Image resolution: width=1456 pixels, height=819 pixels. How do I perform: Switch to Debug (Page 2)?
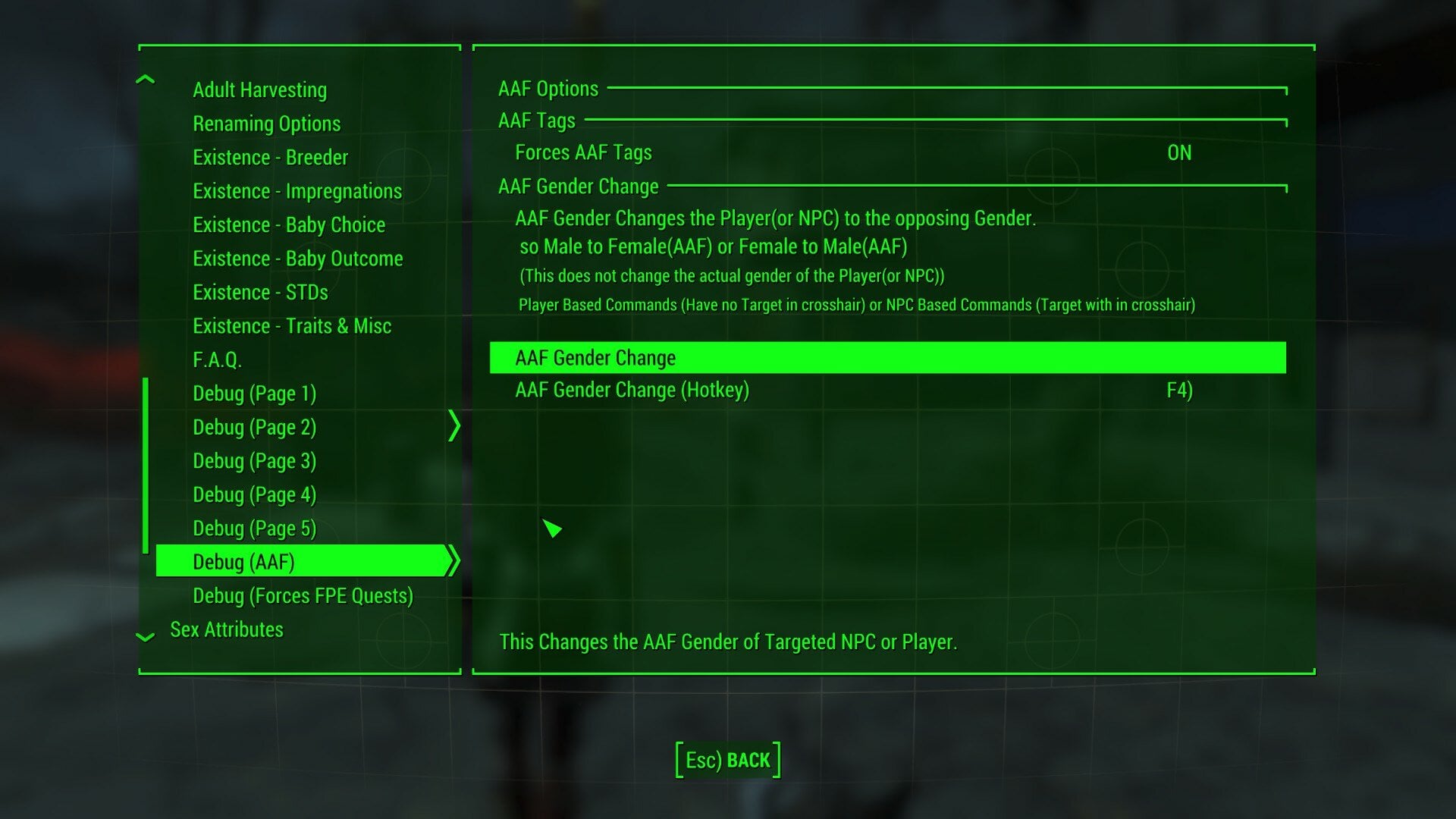254,428
